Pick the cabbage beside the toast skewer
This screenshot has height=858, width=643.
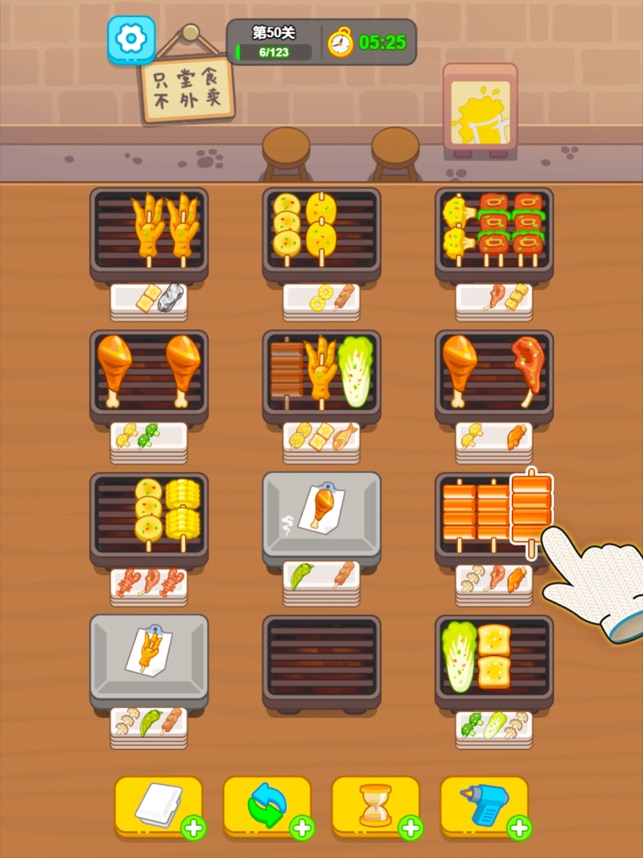[458, 656]
